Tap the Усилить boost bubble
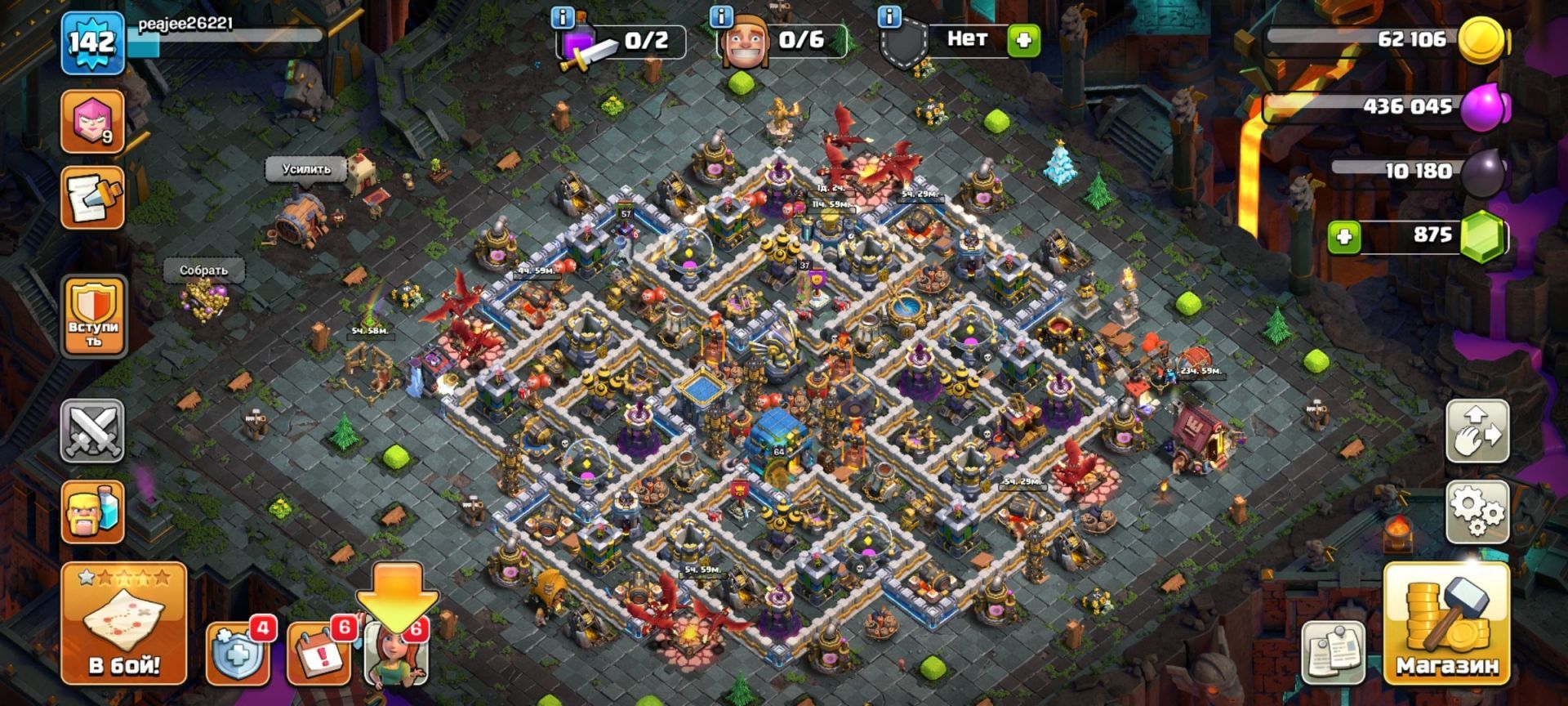 pyautogui.click(x=306, y=169)
